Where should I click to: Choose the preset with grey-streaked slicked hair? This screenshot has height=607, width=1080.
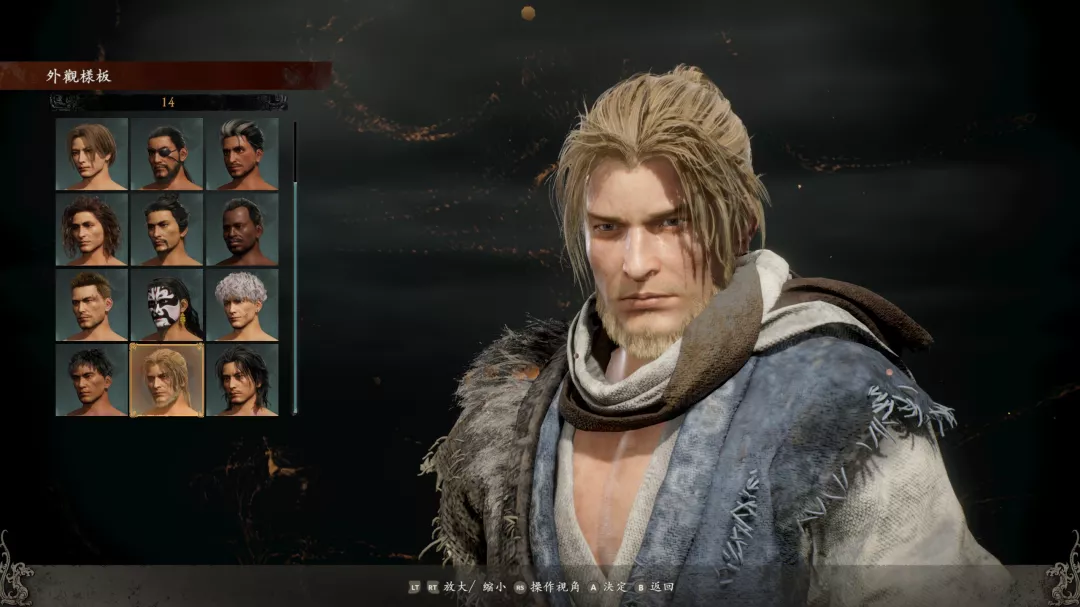point(242,154)
